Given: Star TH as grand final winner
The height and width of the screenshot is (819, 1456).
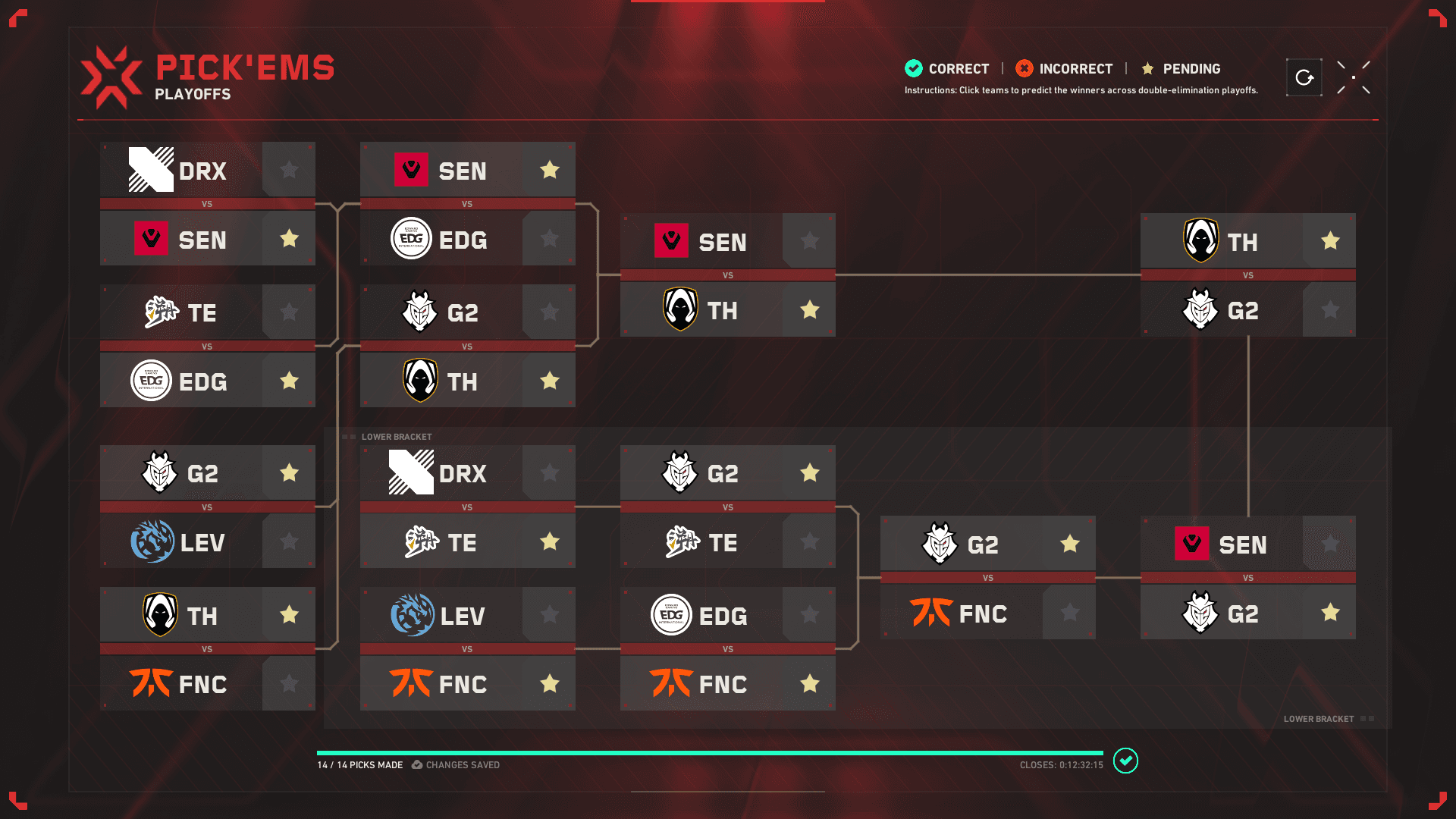Looking at the screenshot, I should pos(1329,241).
